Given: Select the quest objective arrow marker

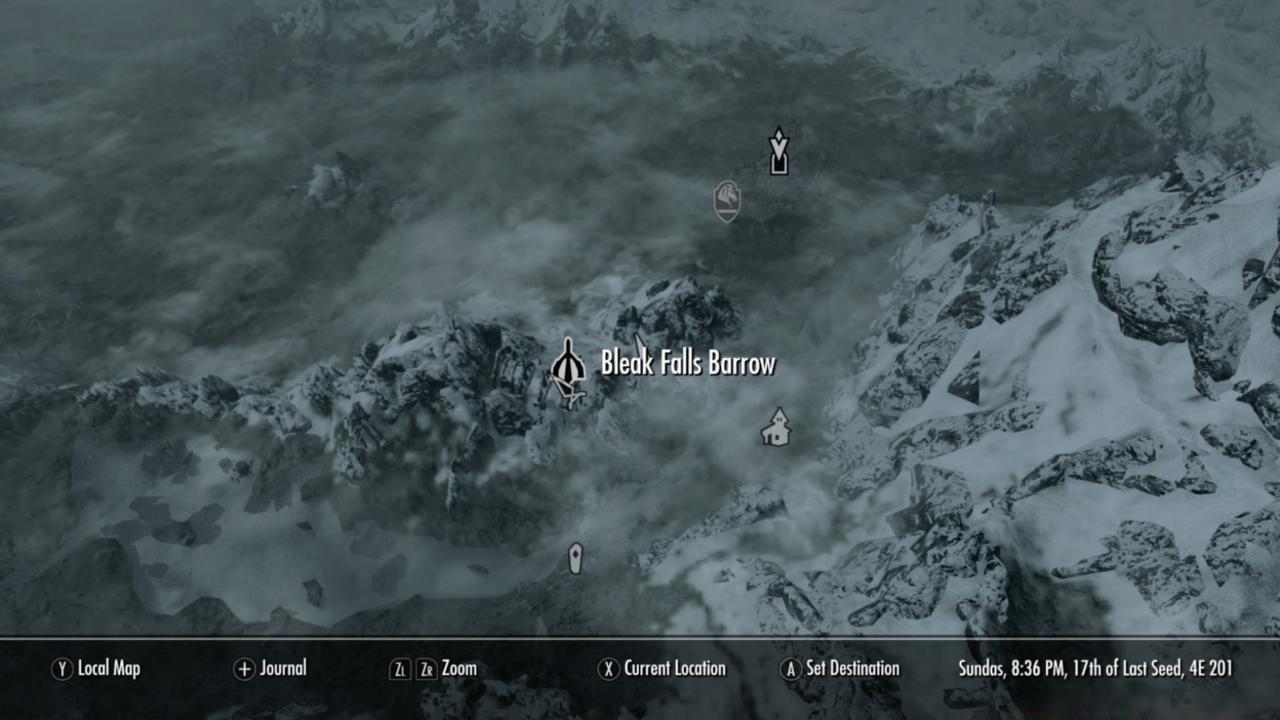Looking at the screenshot, I should (x=778, y=151).
